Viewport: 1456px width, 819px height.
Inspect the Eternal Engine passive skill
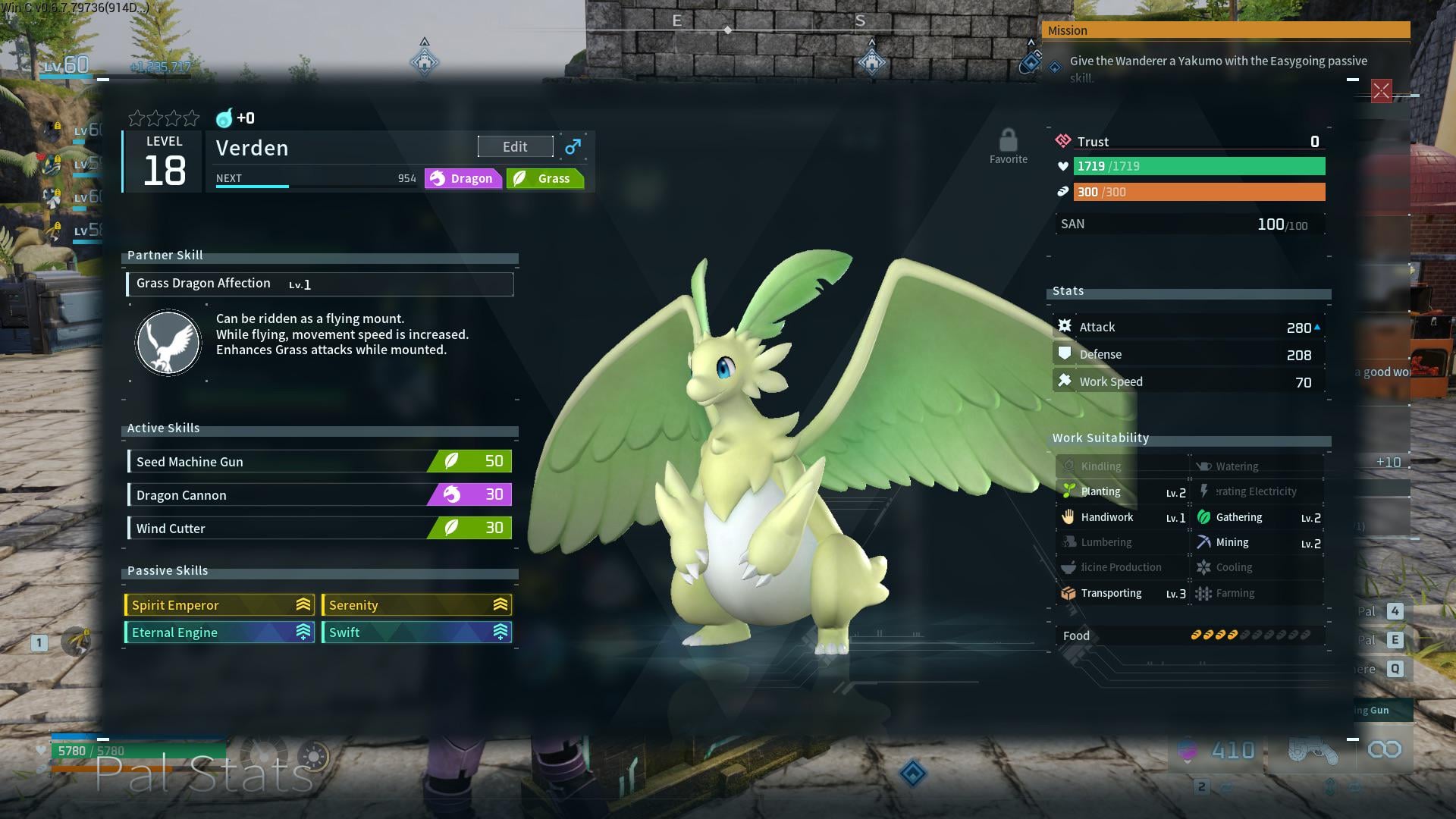click(220, 632)
